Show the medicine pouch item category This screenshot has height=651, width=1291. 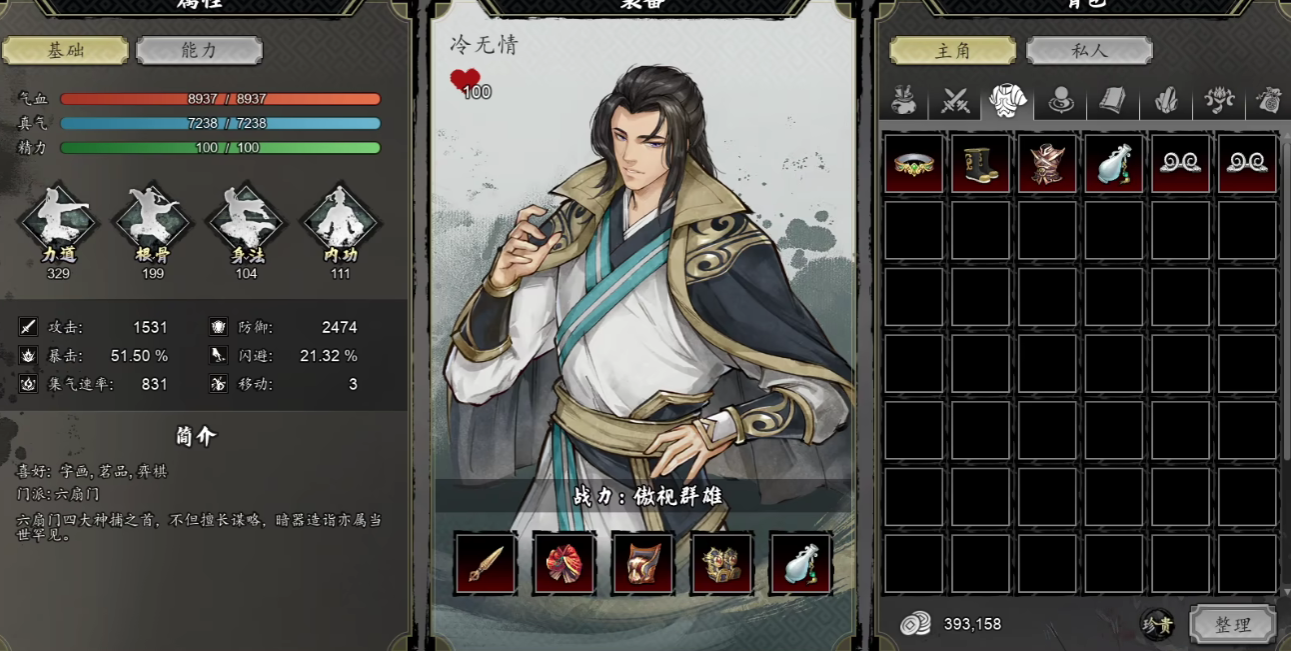905,100
